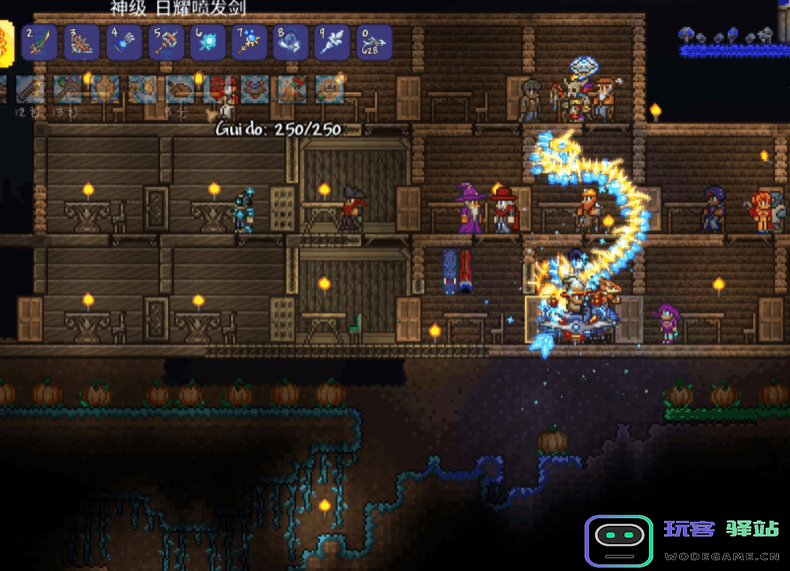
Task: Select the pickaxe in hotbar slot 5
Action: [x=165, y=42]
